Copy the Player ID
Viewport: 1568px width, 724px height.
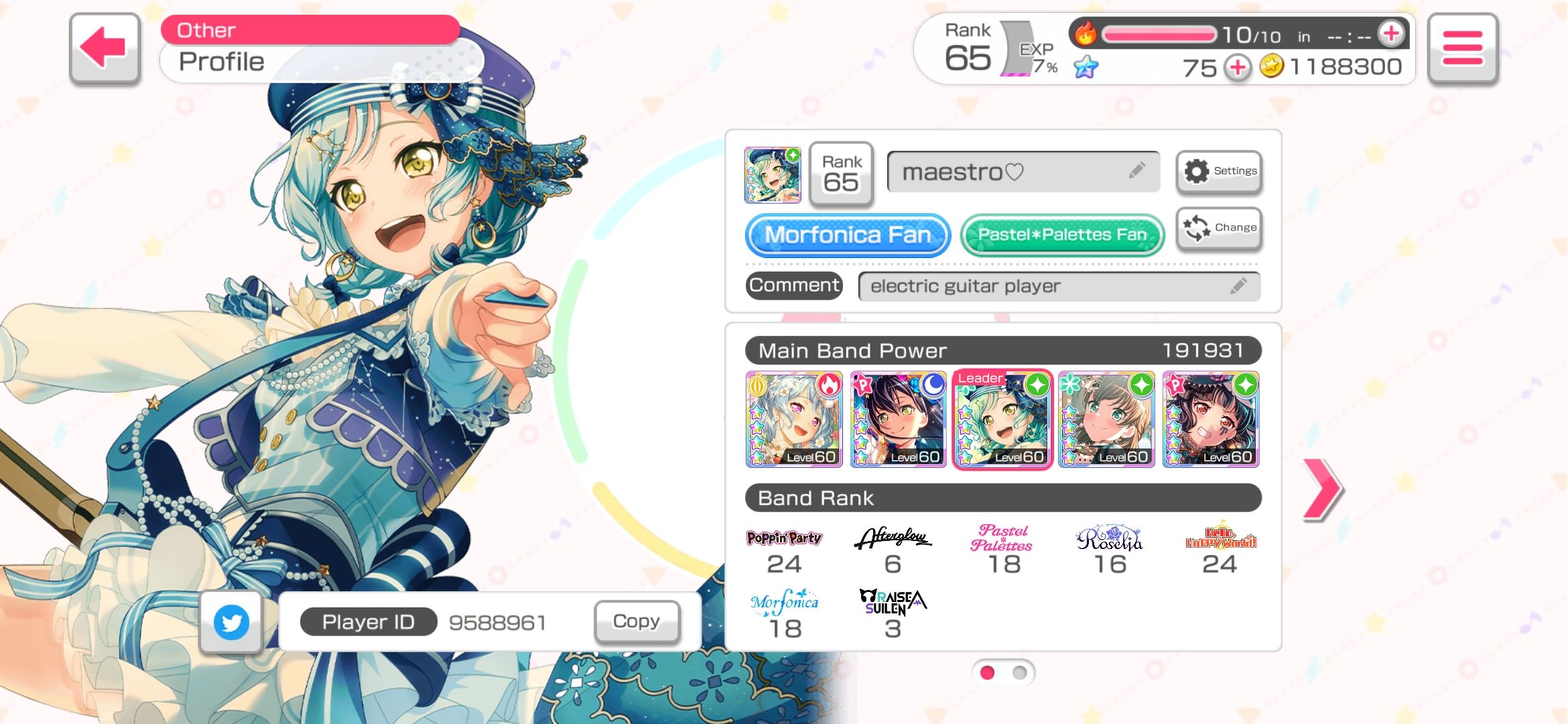click(635, 621)
